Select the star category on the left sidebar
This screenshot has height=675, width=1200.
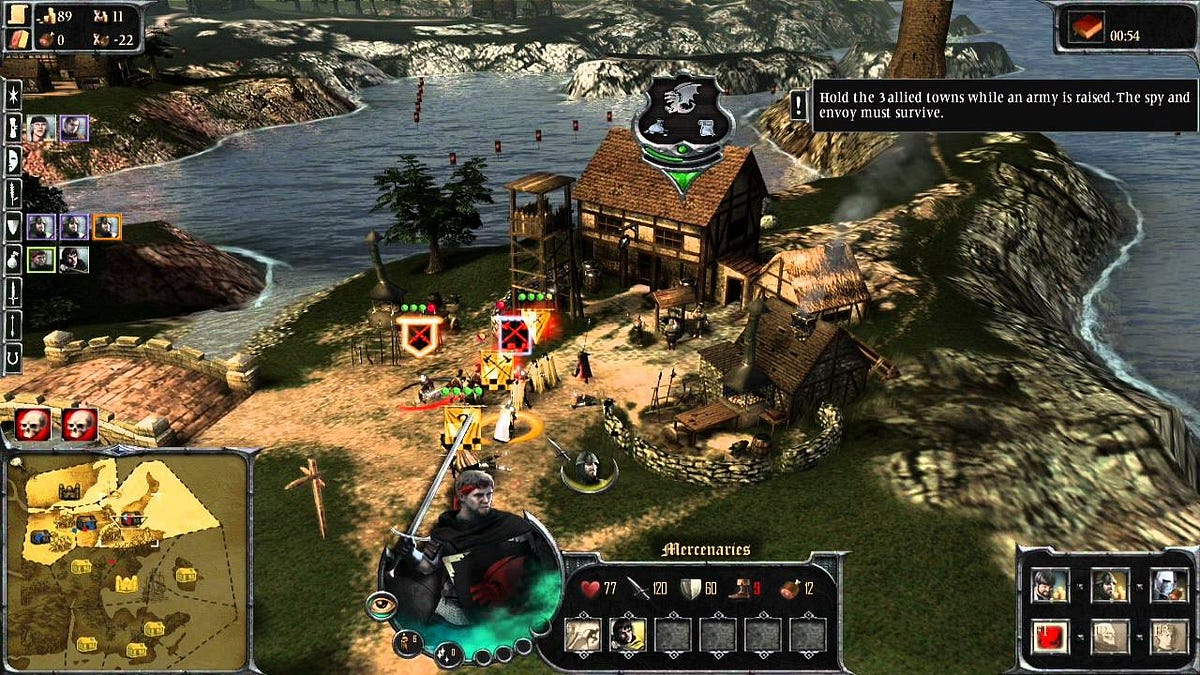[x=13, y=94]
